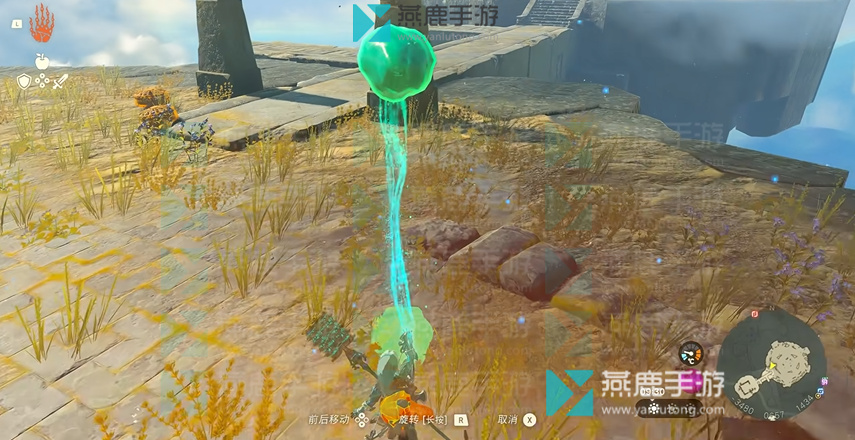The image size is (855, 440).
Task: Choose the shield quick-select icon
Action: [x=24, y=81]
